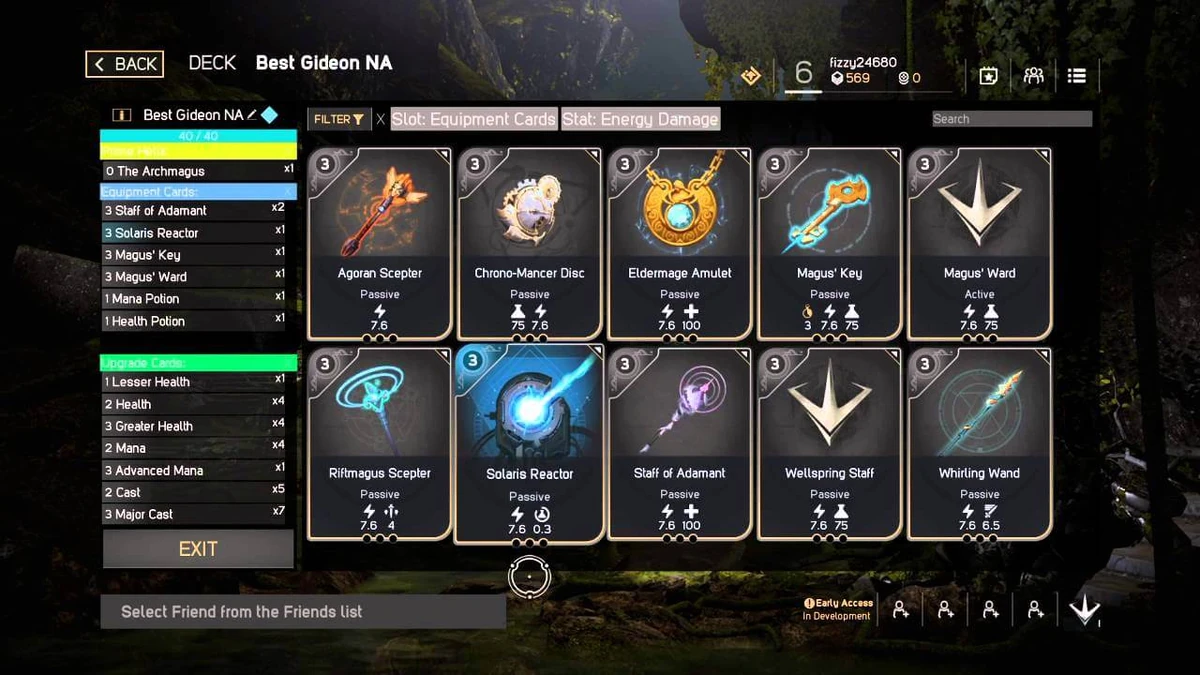The height and width of the screenshot is (675, 1200).
Task: Choose the Chrono-Mancer Disc card
Action: tap(530, 244)
